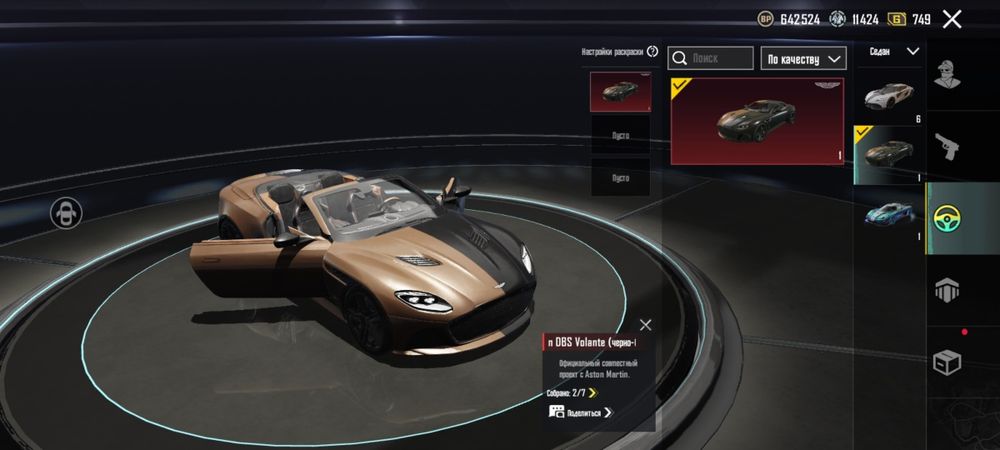1000x450 pixels.
Task: Click the paint settings help question mark
Action: click(x=652, y=52)
